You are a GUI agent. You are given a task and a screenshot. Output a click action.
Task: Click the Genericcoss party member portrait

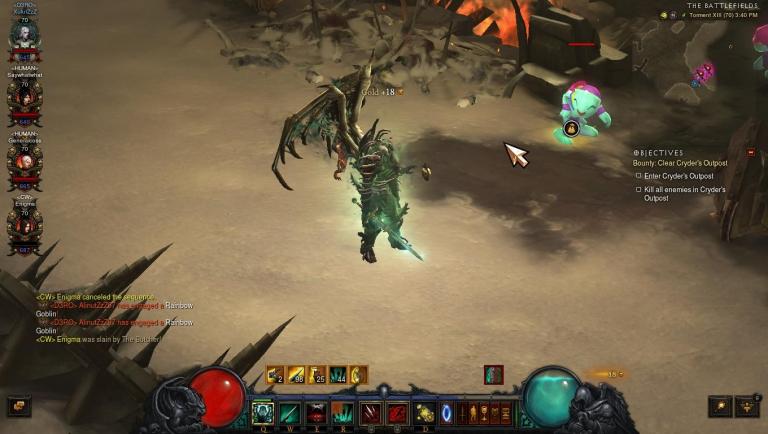tap(22, 161)
